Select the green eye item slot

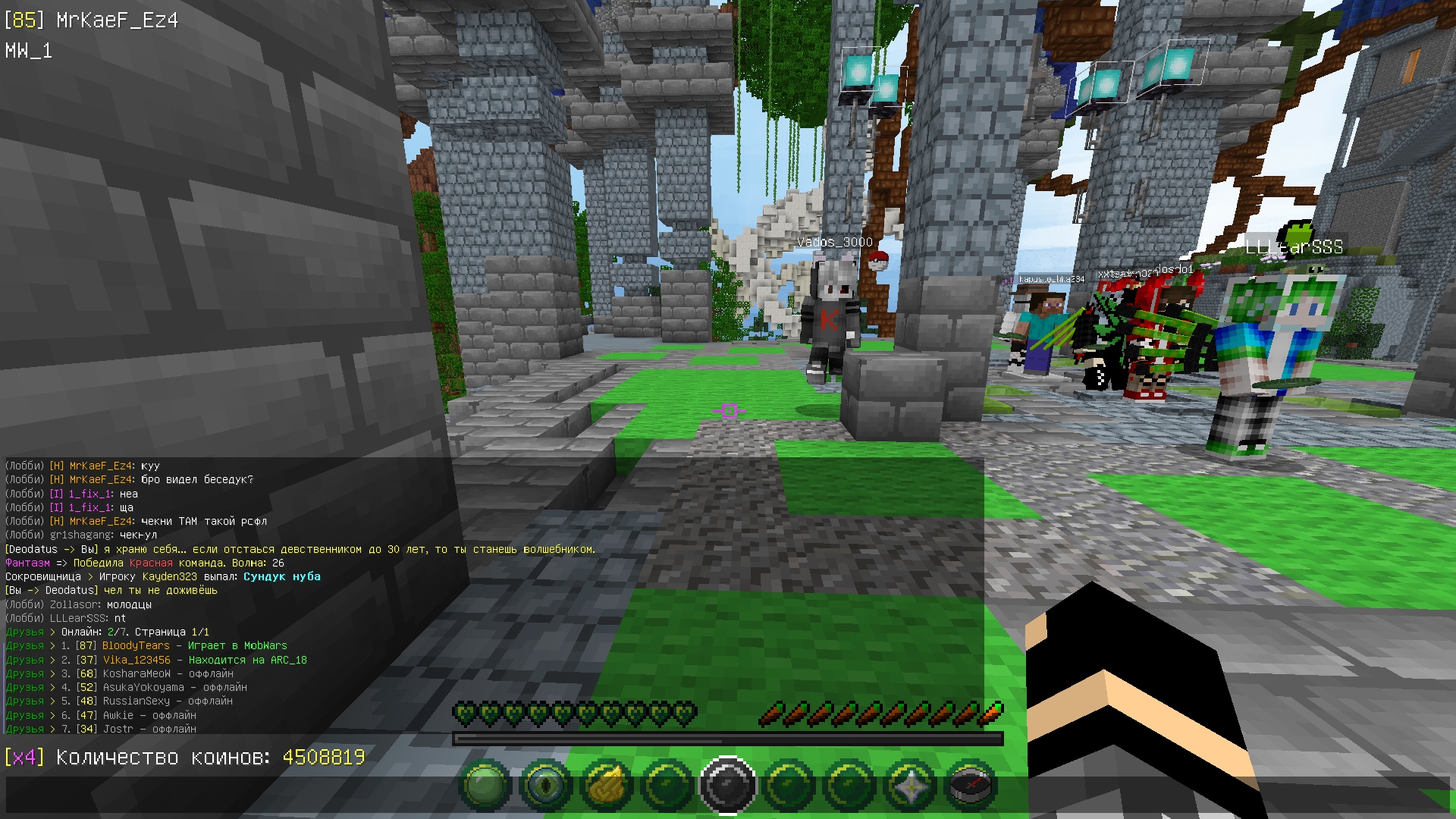[x=546, y=786]
